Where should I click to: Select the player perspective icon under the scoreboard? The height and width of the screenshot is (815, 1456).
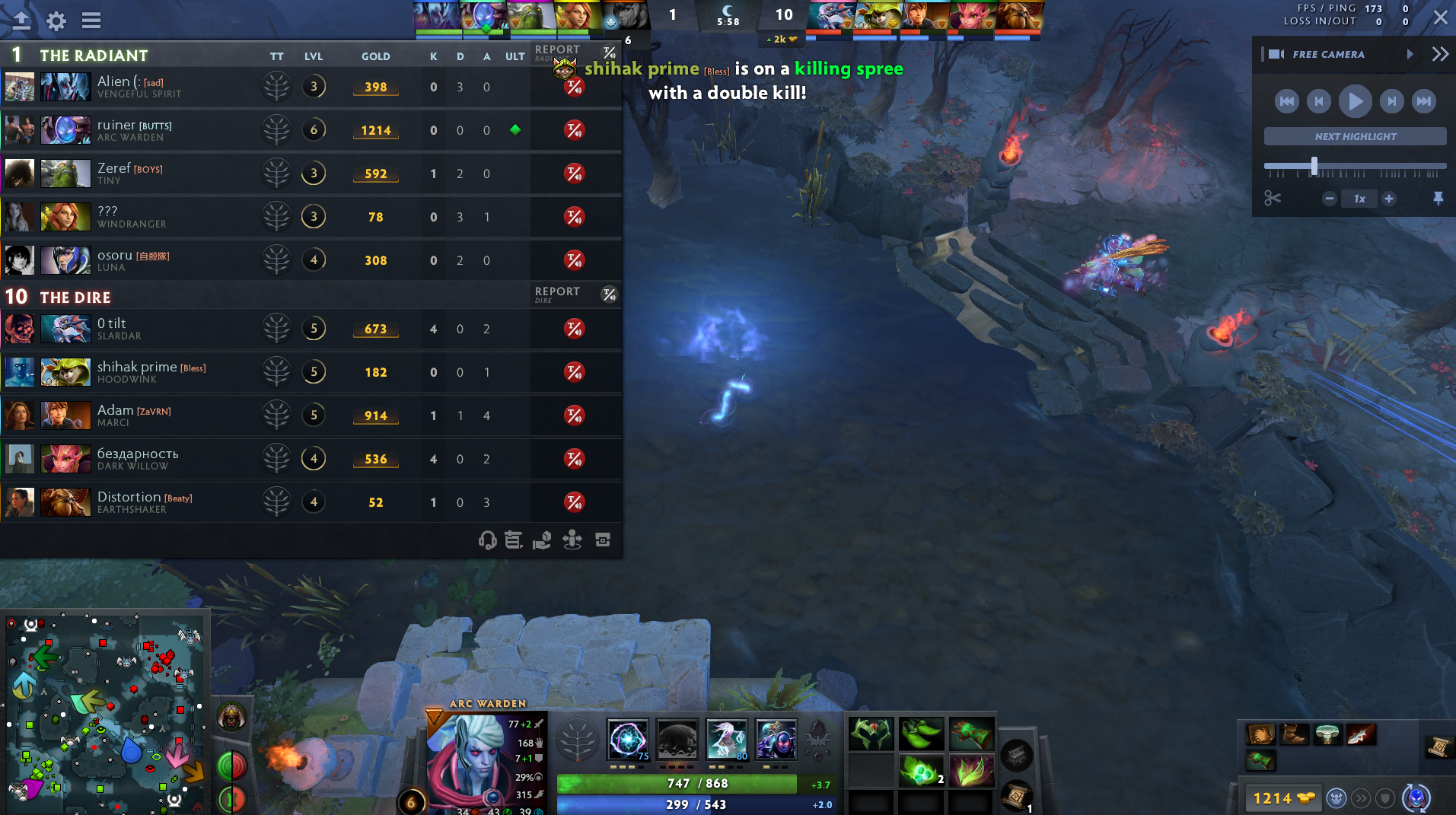point(572,540)
